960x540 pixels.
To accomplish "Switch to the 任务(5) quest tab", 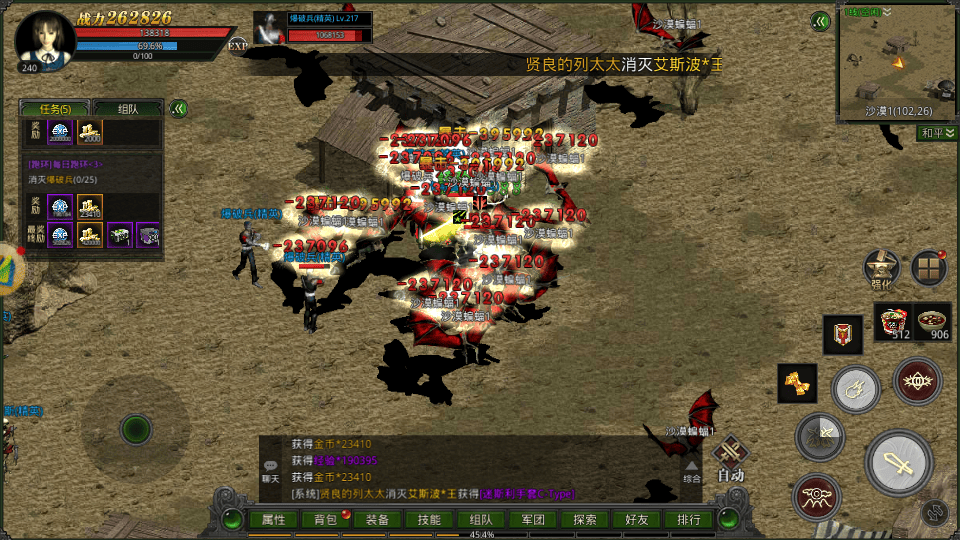I will 55,109.
